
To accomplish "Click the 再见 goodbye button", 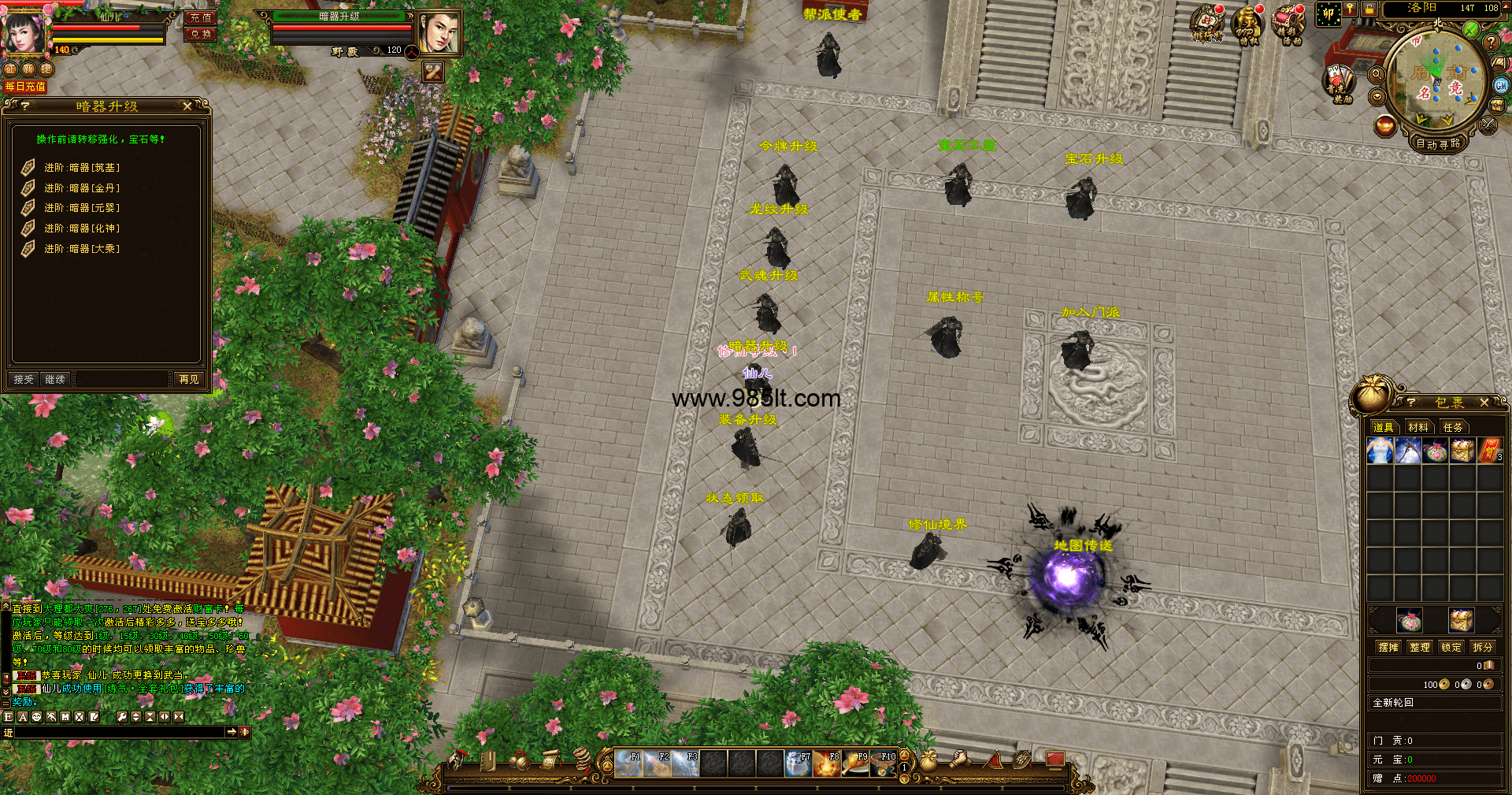I will pyautogui.click(x=189, y=380).
